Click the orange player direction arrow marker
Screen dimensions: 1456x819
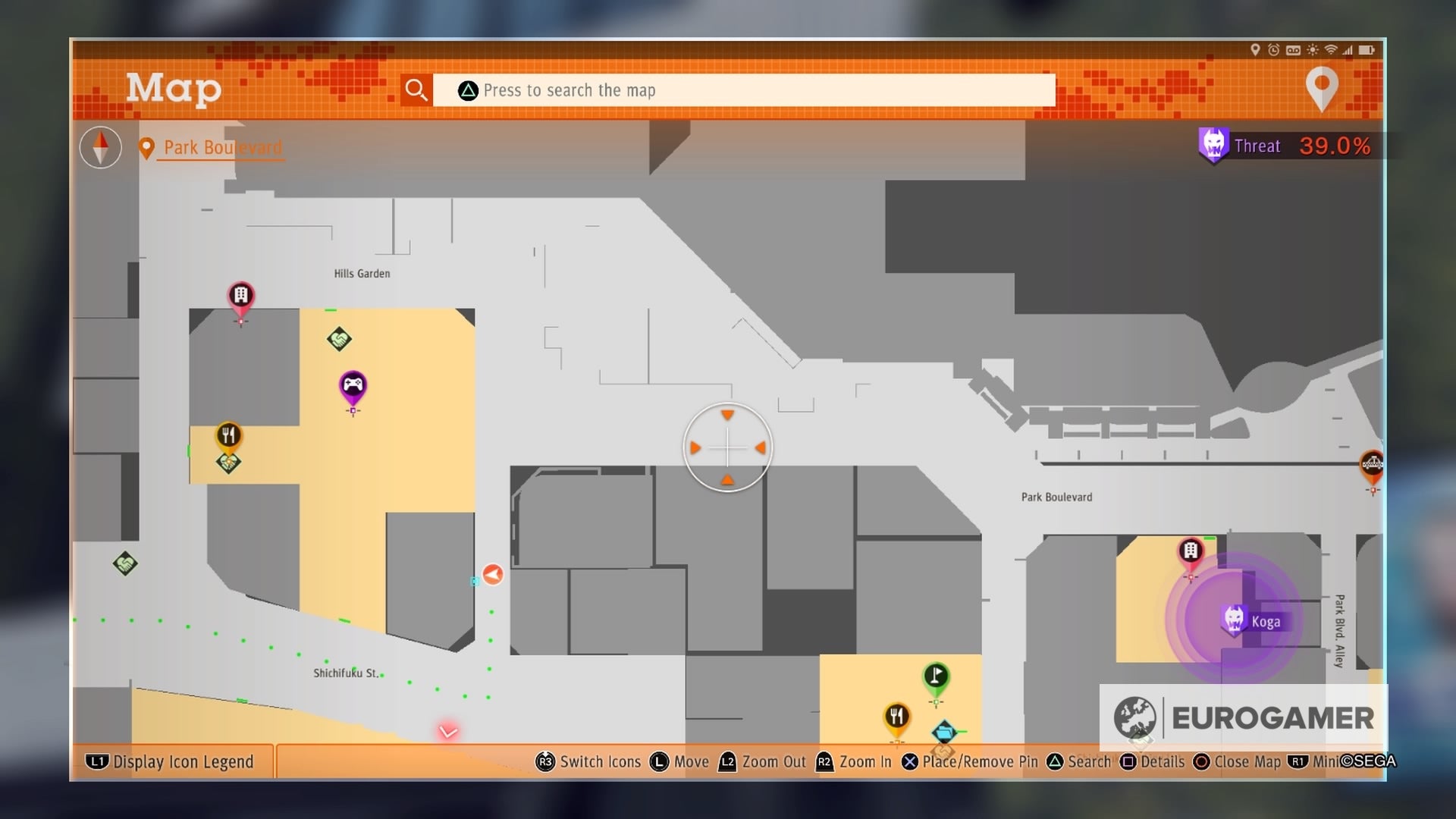pos(494,574)
